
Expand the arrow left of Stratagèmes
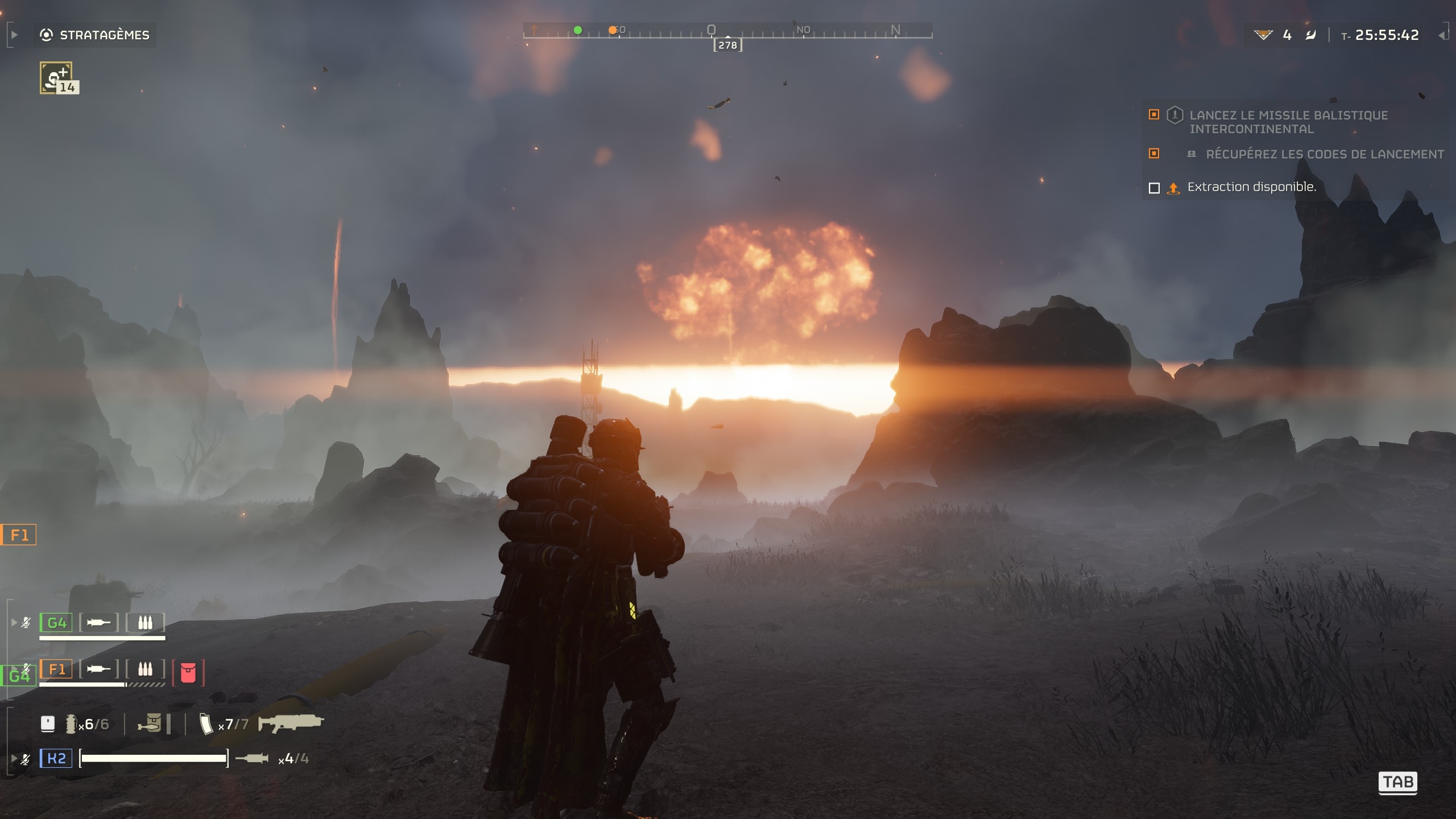coord(14,35)
